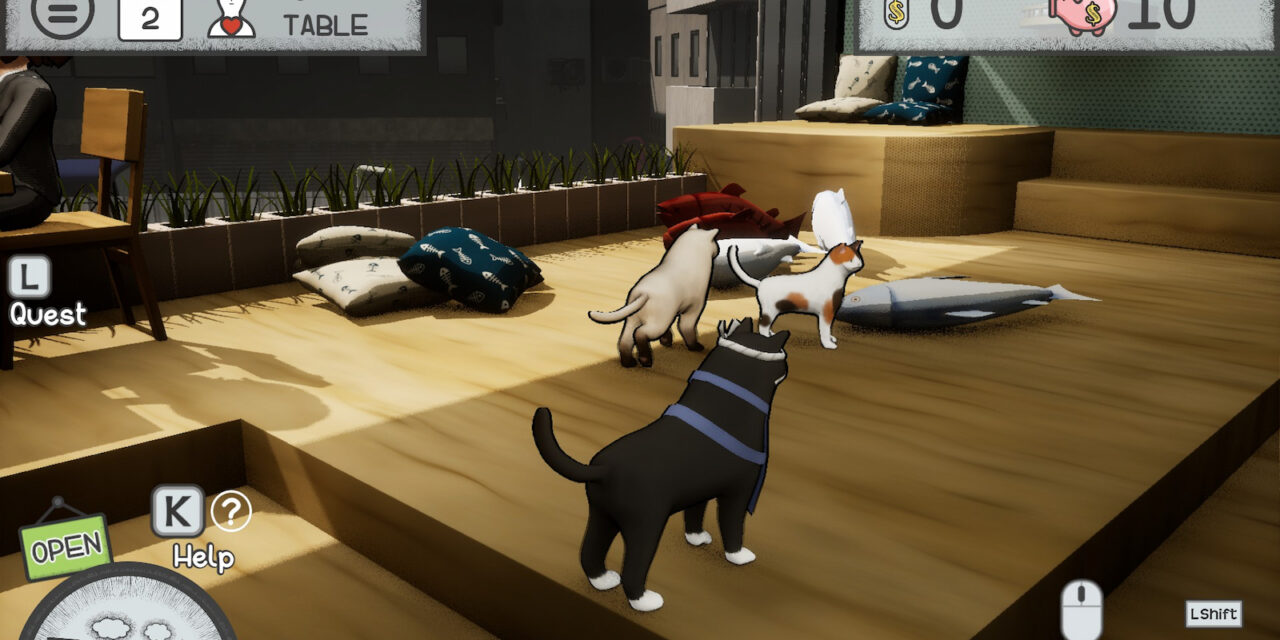
Task: Click the pink piggy bank savings icon
Action: tap(1083, 14)
